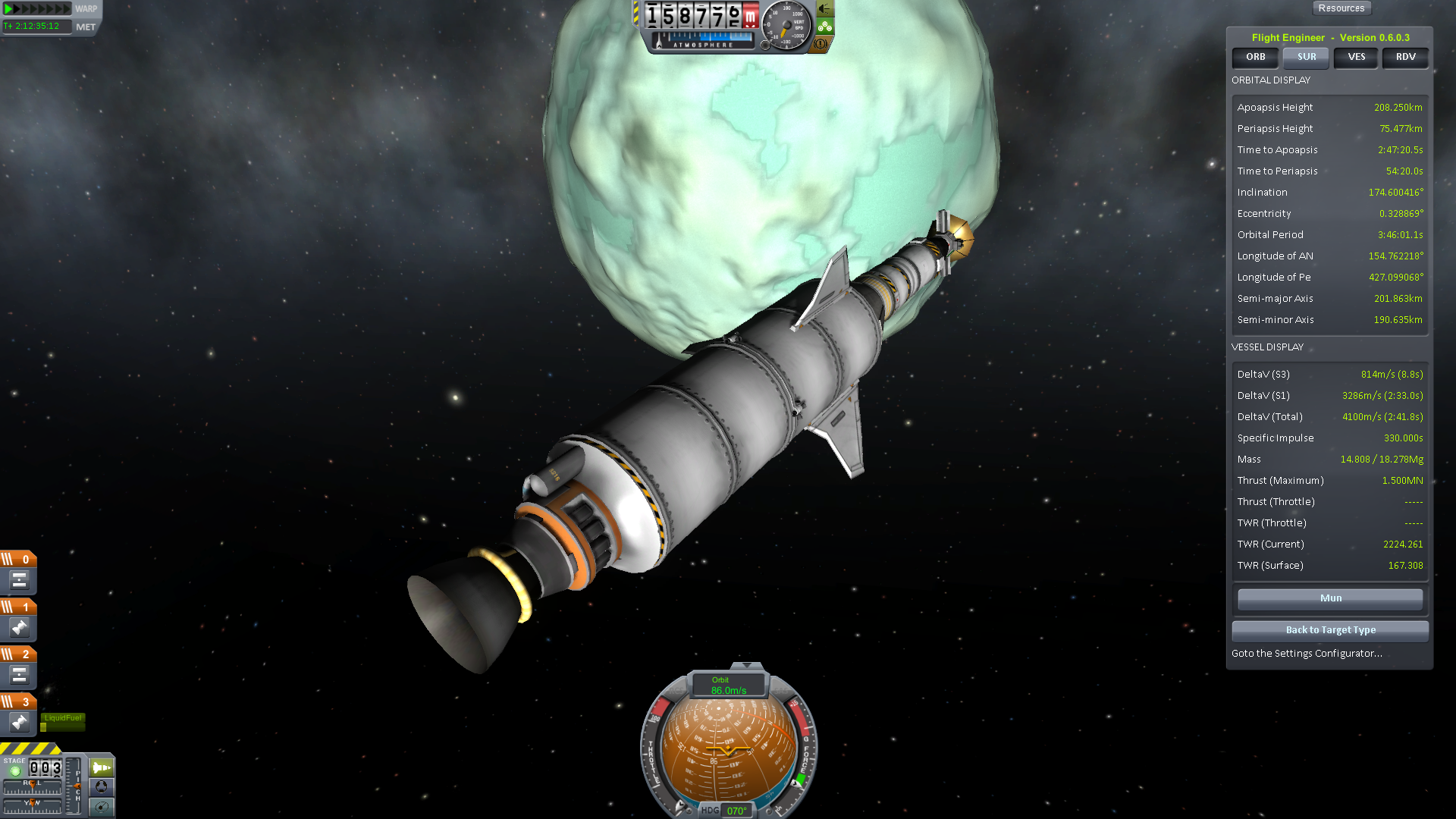Switch to the ORB tab

1255,57
